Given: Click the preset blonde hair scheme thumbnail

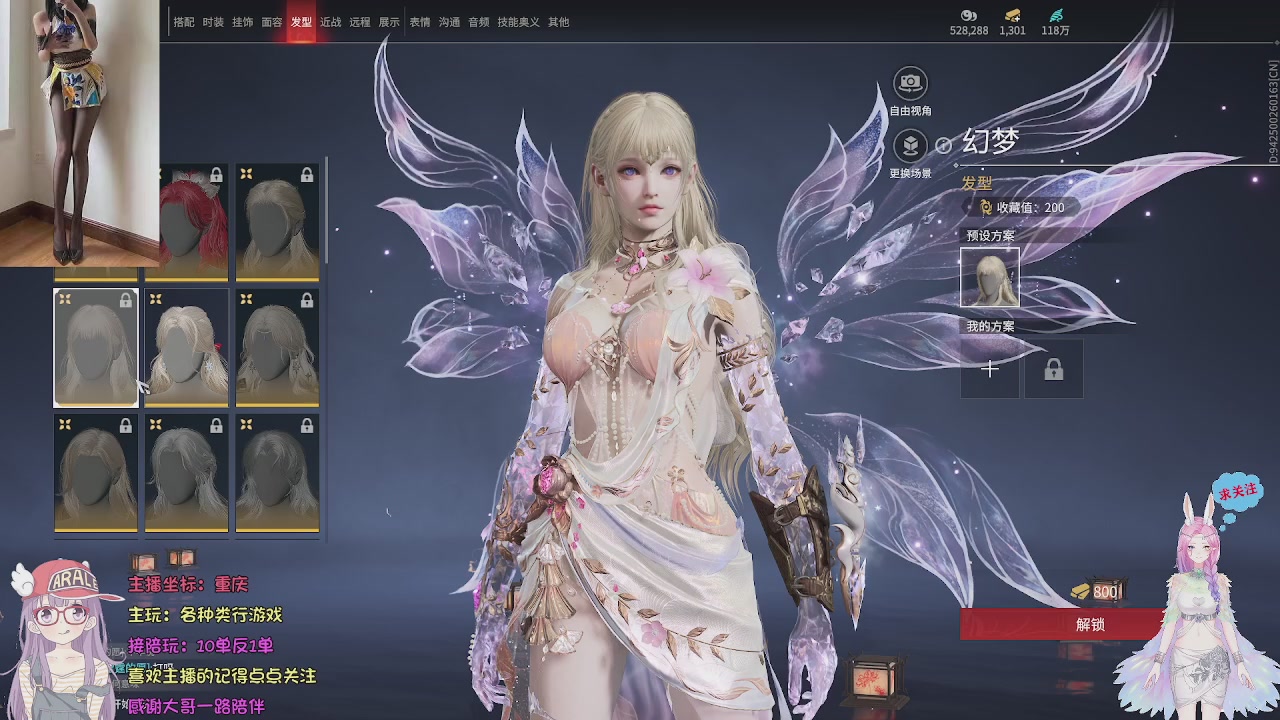Looking at the screenshot, I should pos(988,279).
